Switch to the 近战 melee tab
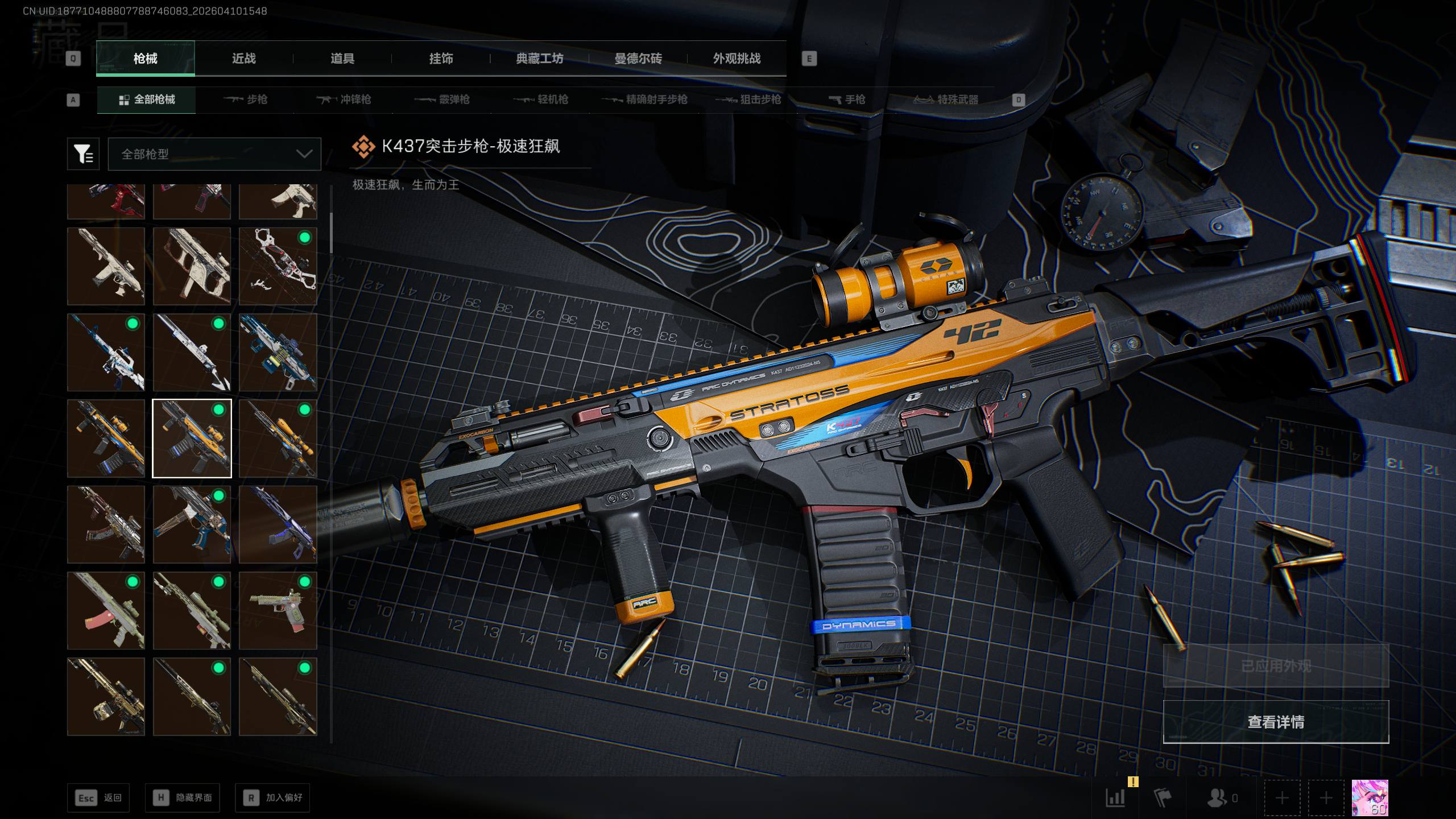Viewport: 1456px width, 819px height. tap(243, 59)
